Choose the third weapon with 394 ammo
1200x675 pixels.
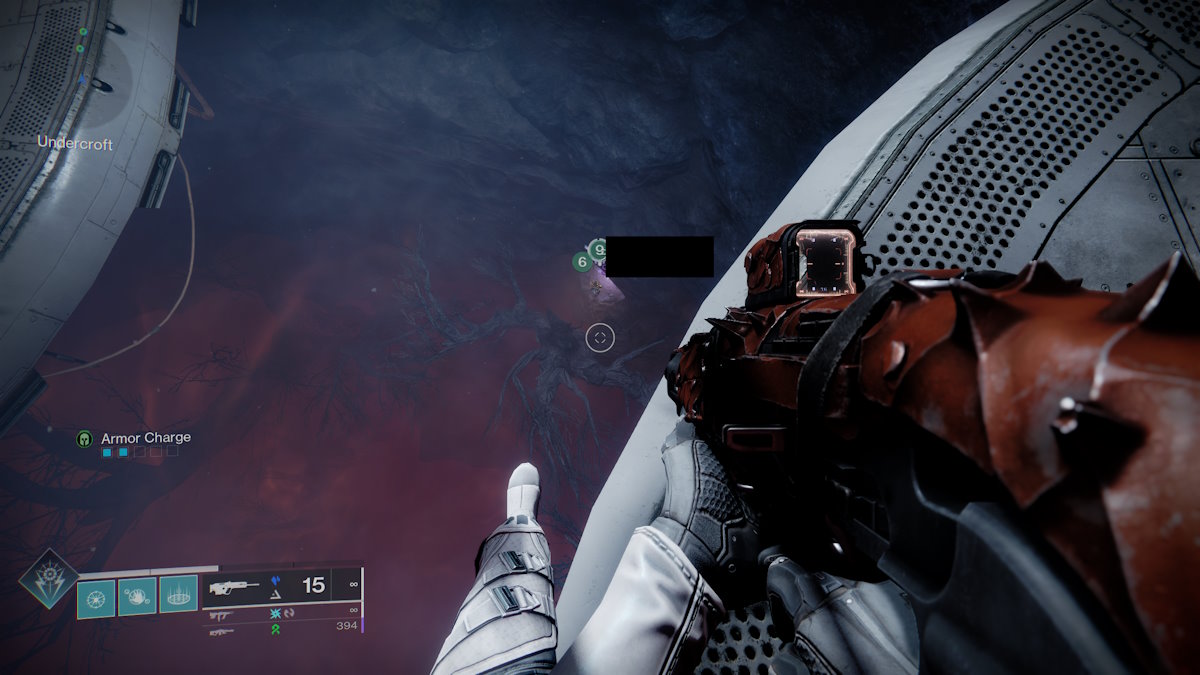click(x=222, y=631)
